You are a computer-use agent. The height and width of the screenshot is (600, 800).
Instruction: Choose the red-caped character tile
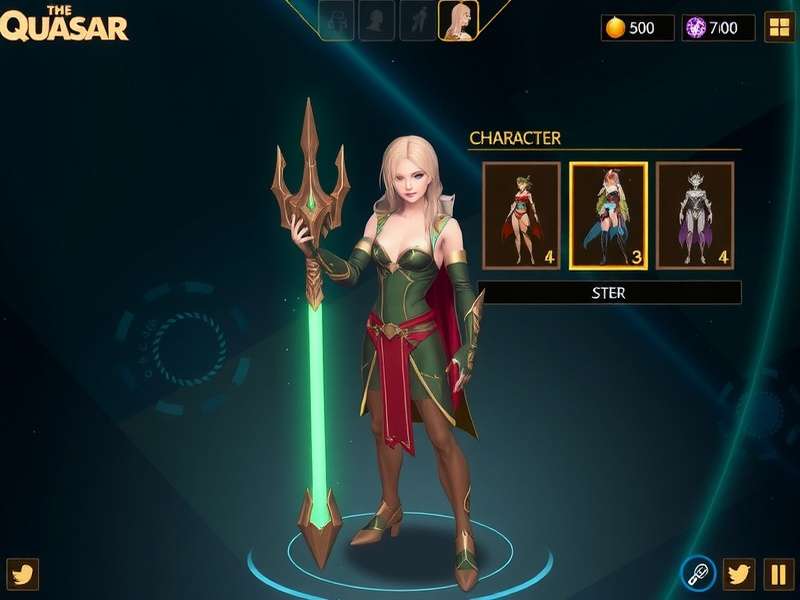[x=521, y=216]
